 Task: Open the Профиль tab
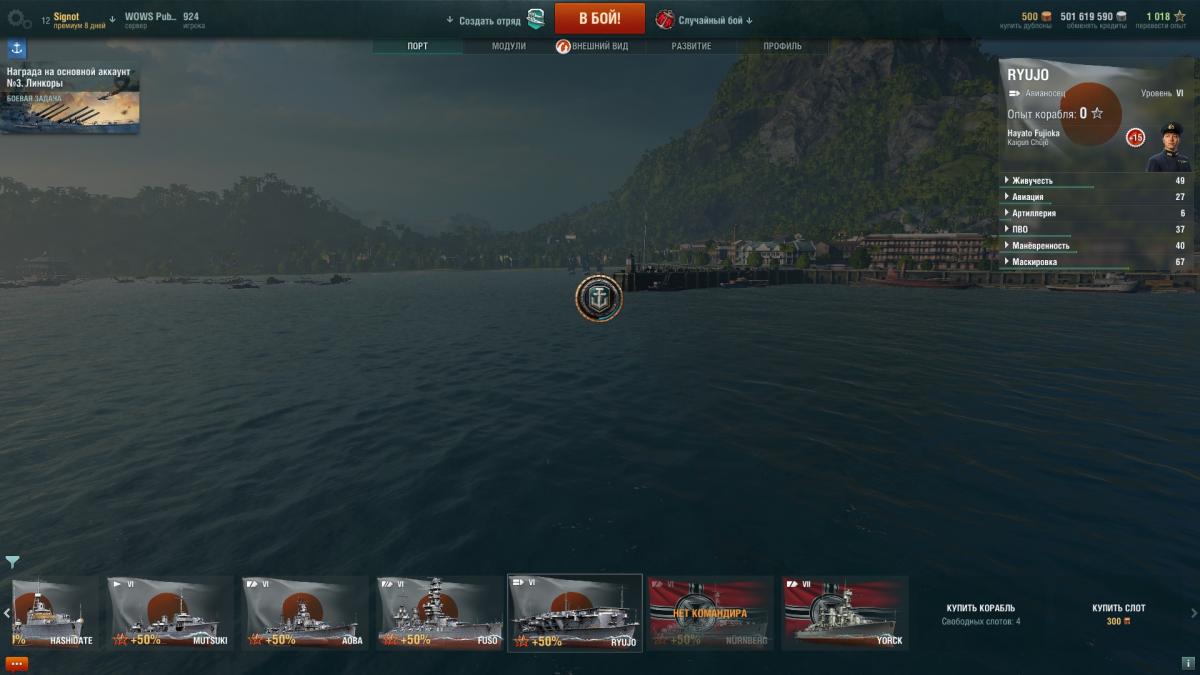[782, 46]
